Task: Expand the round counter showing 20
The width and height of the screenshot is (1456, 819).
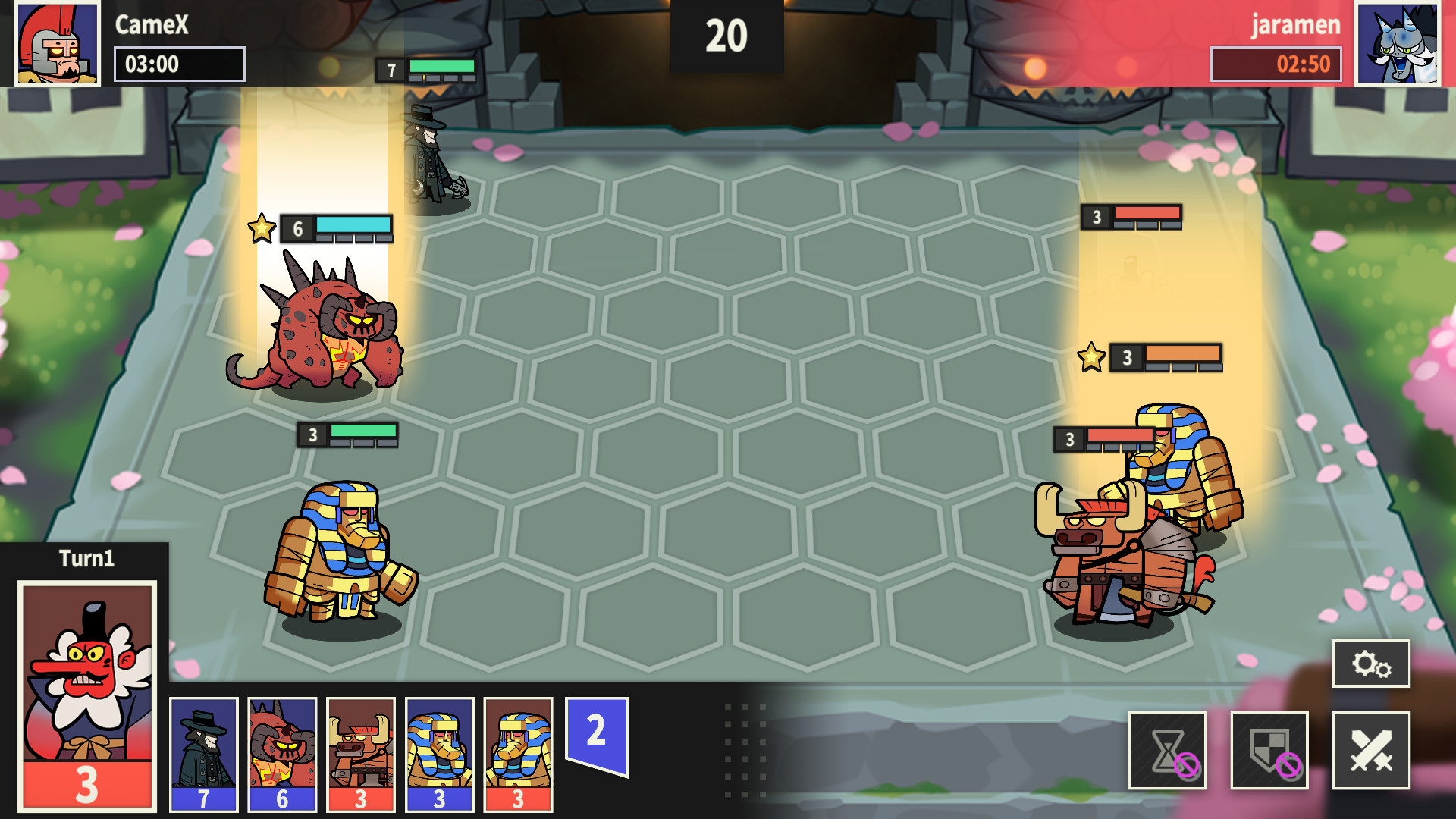Action: tap(726, 34)
